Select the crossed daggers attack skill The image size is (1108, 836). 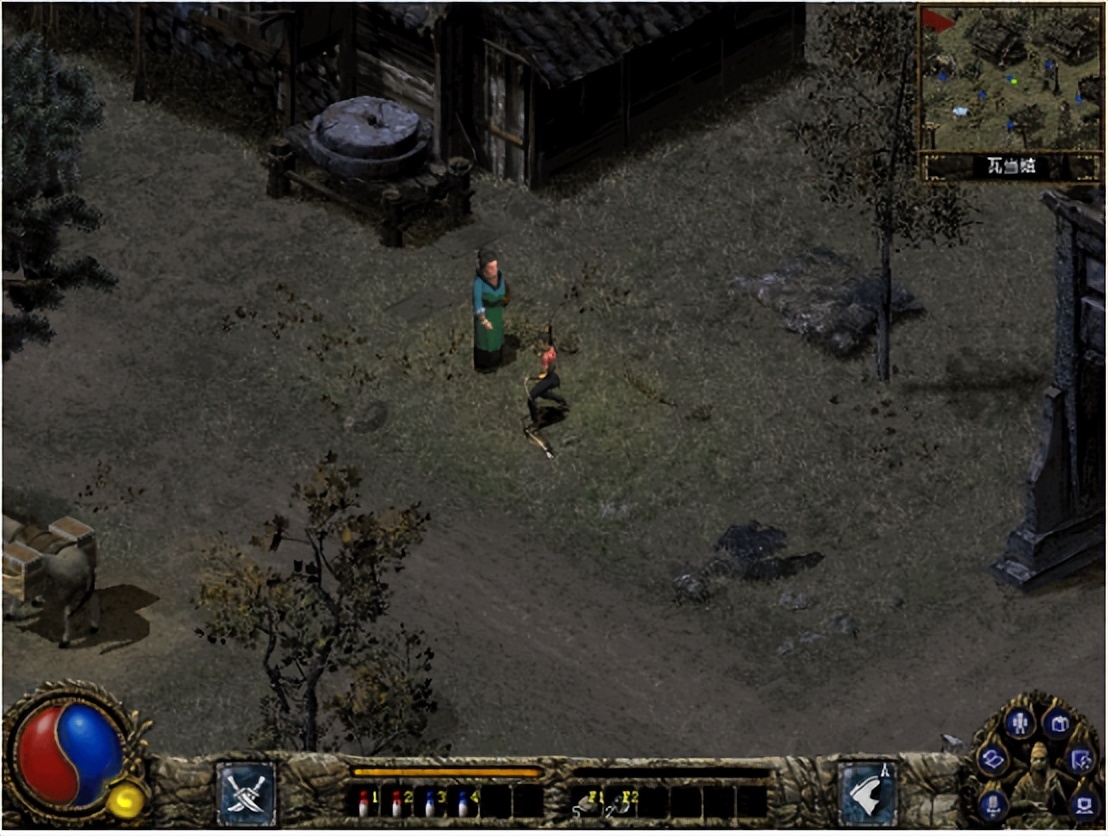[246, 794]
